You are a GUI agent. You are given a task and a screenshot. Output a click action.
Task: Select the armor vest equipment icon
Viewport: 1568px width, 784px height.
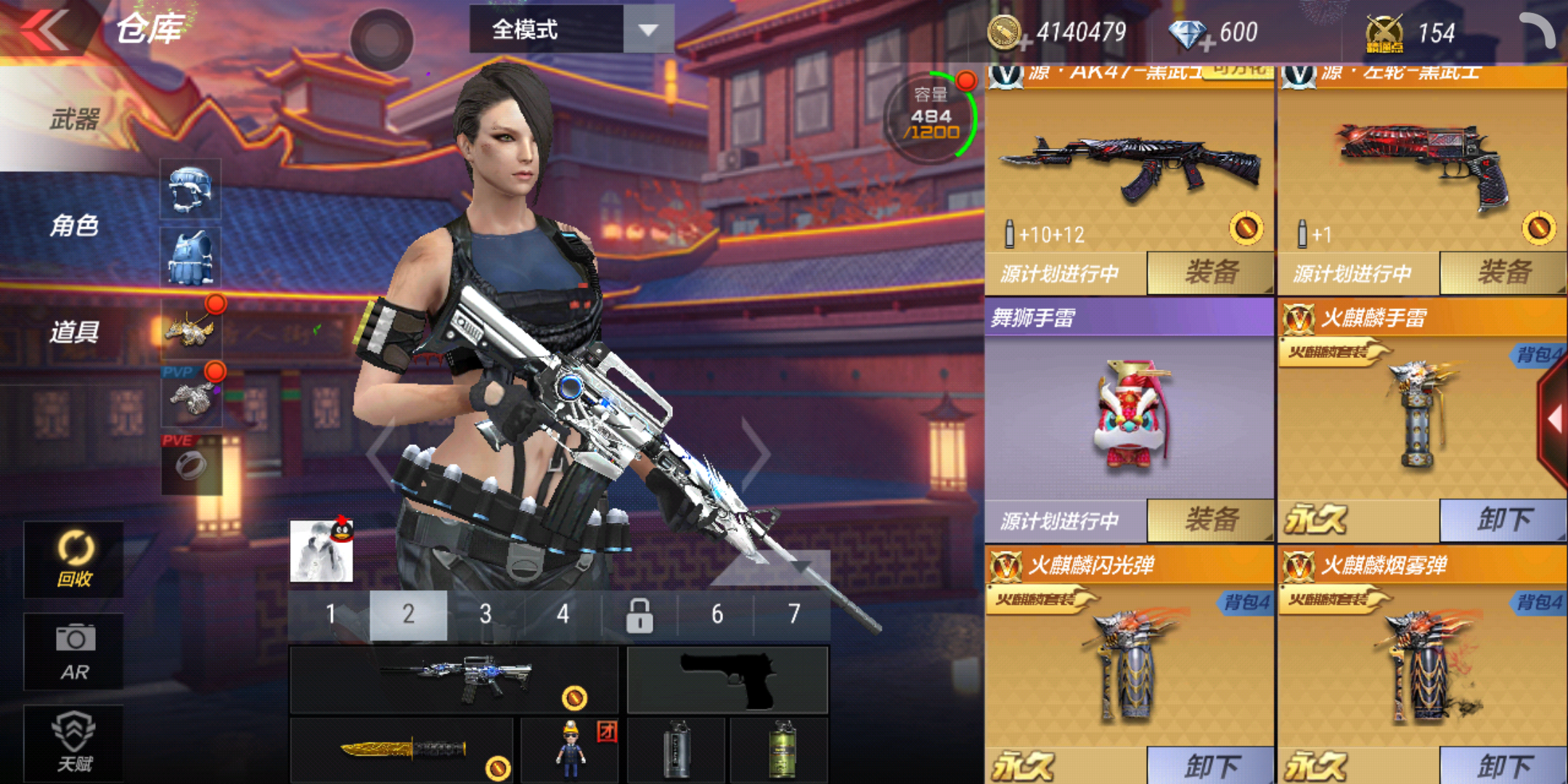pyautogui.click(x=190, y=258)
